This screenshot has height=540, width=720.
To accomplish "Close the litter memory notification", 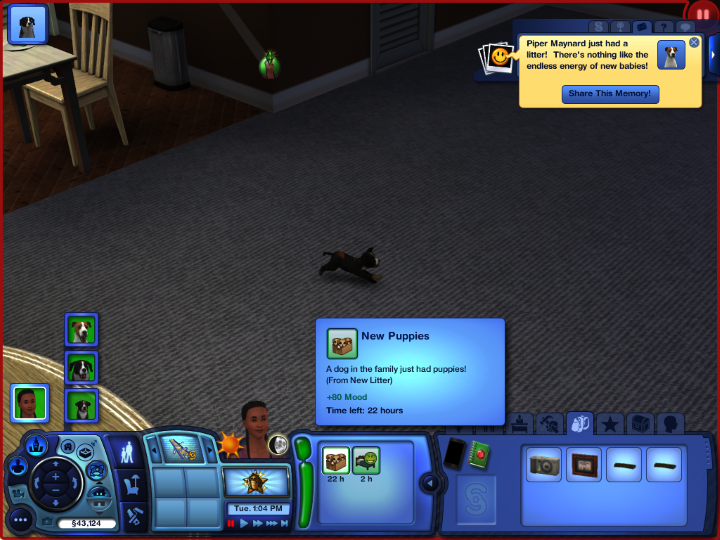I will click(694, 43).
